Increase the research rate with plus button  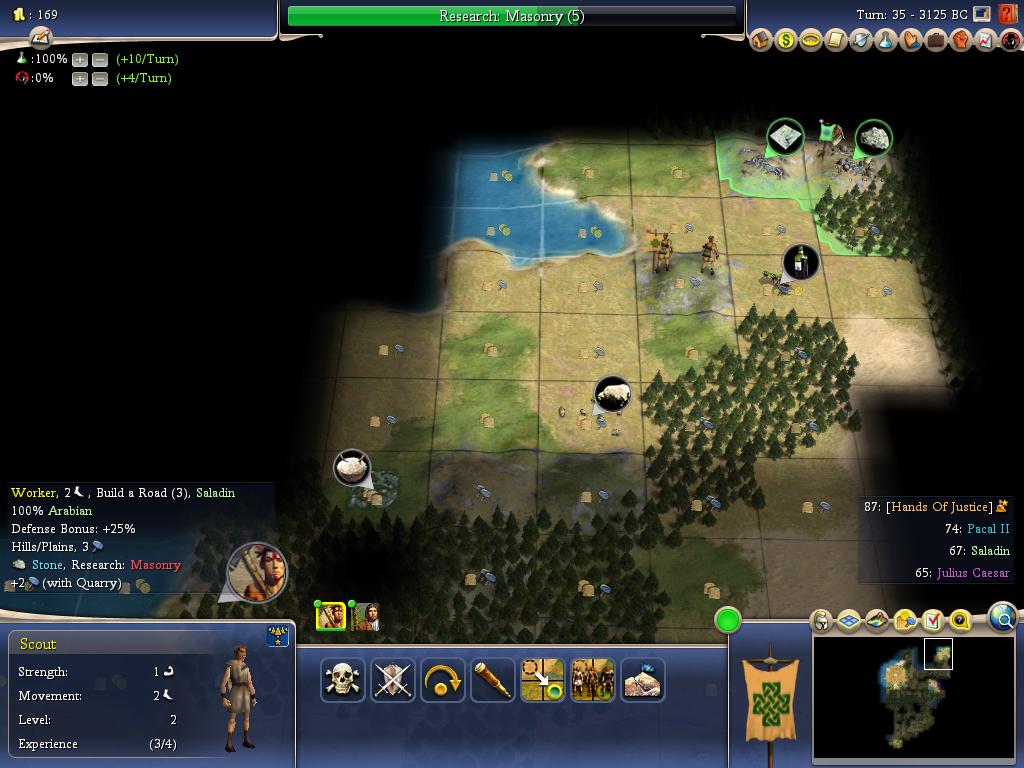(80, 59)
